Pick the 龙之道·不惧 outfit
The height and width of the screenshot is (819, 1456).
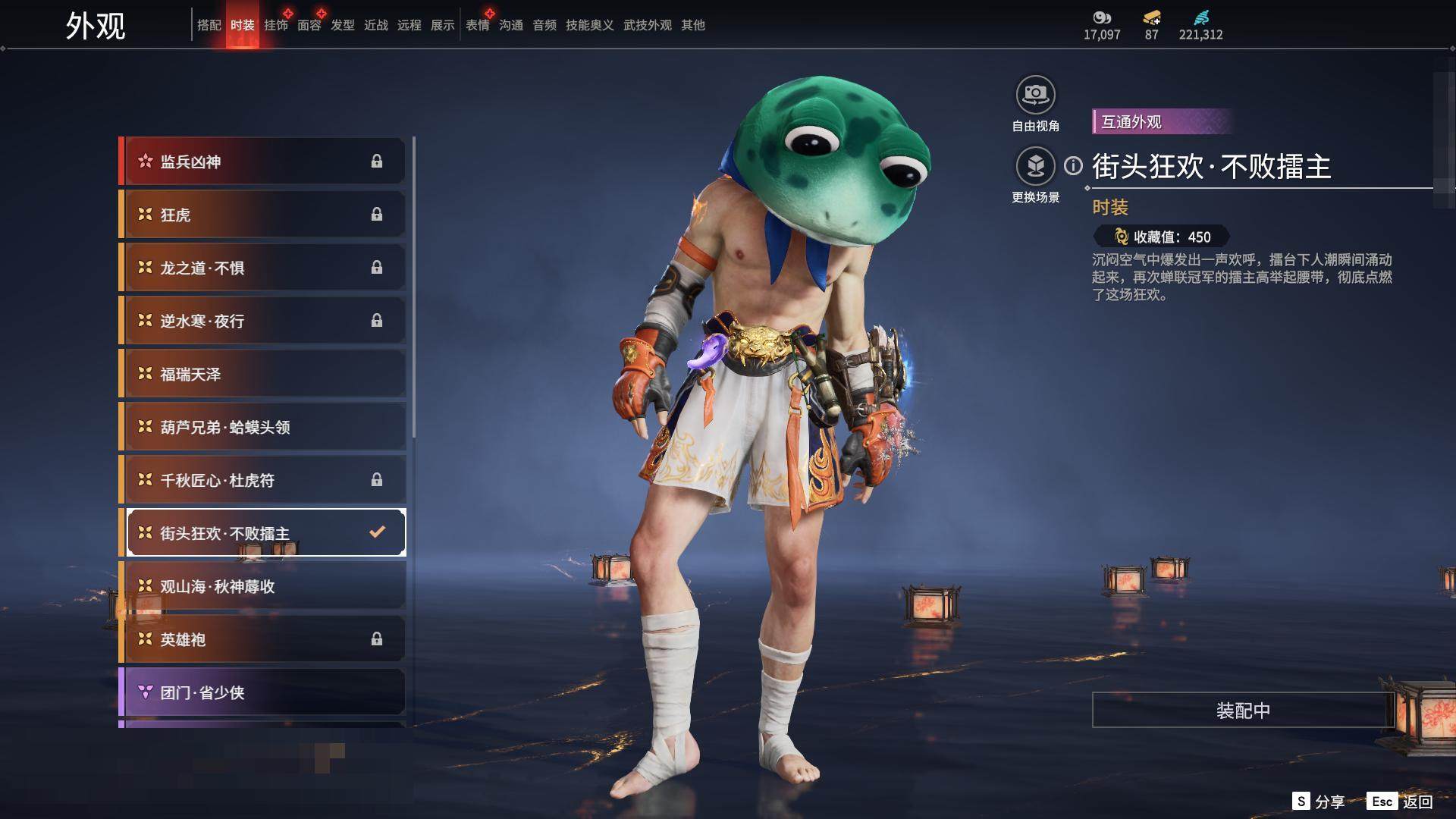tap(262, 268)
